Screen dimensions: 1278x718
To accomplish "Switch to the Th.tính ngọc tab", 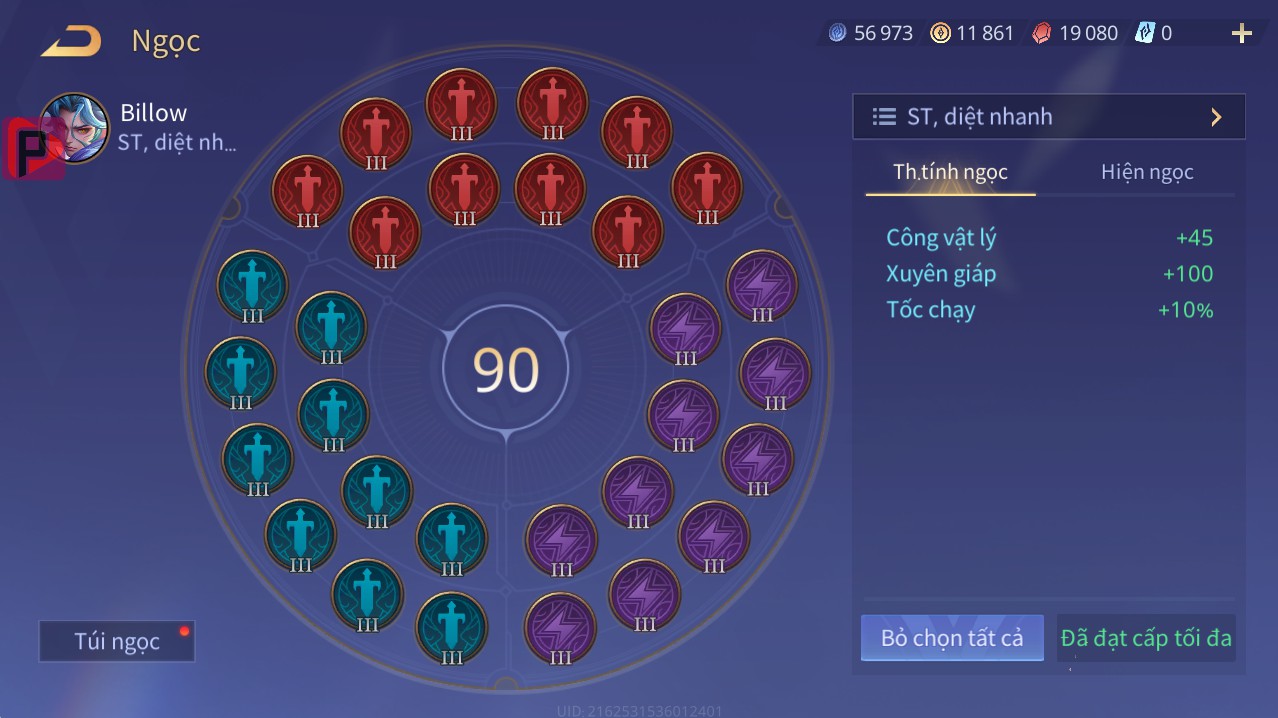I will click(x=950, y=172).
